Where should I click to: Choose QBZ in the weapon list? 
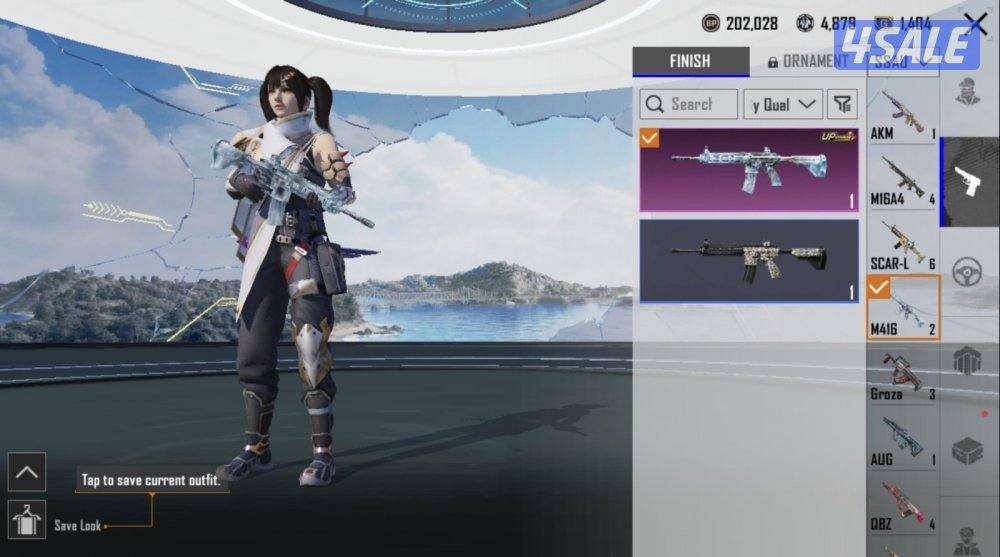(902, 504)
